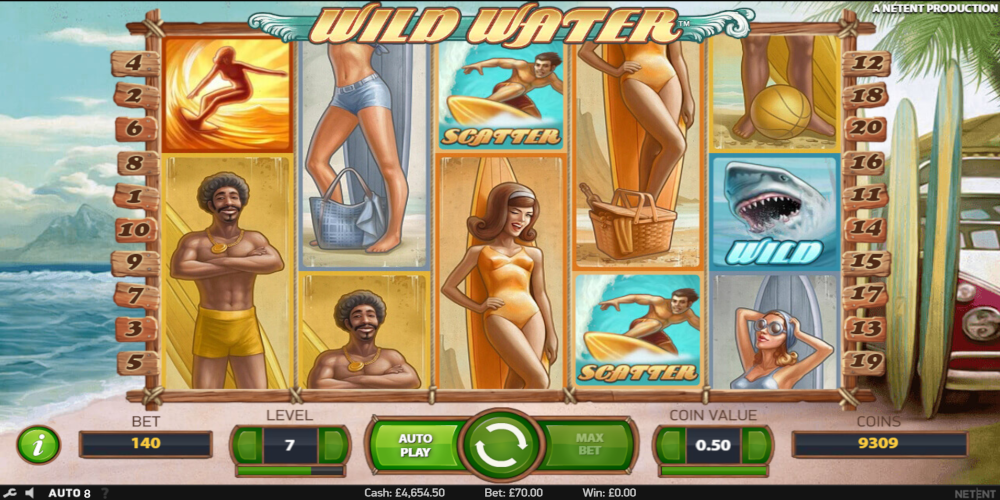Place the Max Bet

click(590, 445)
